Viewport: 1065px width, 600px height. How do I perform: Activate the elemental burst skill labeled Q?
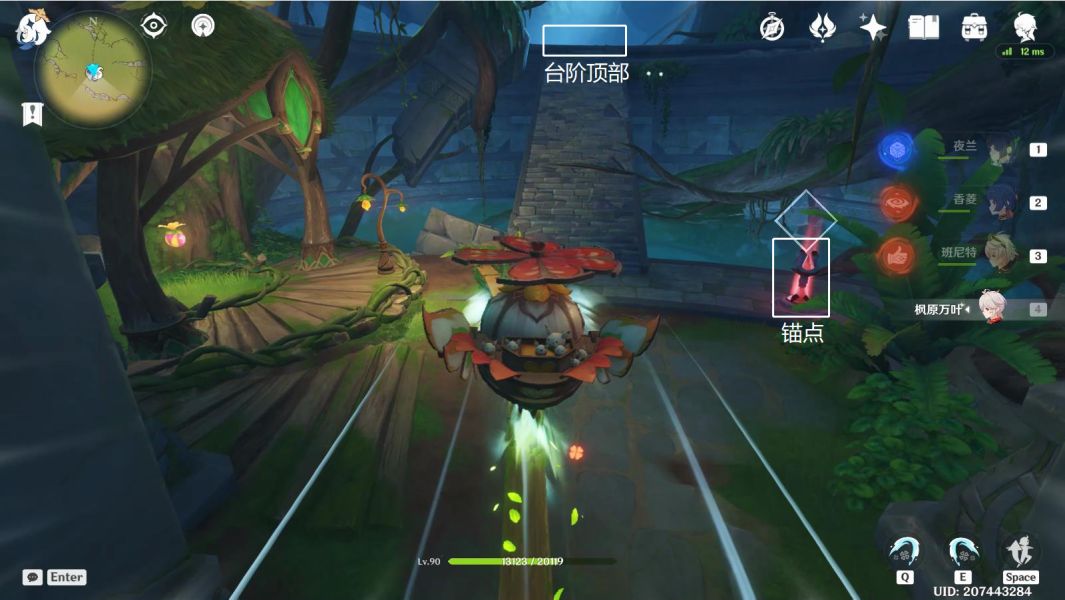click(x=904, y=552)
